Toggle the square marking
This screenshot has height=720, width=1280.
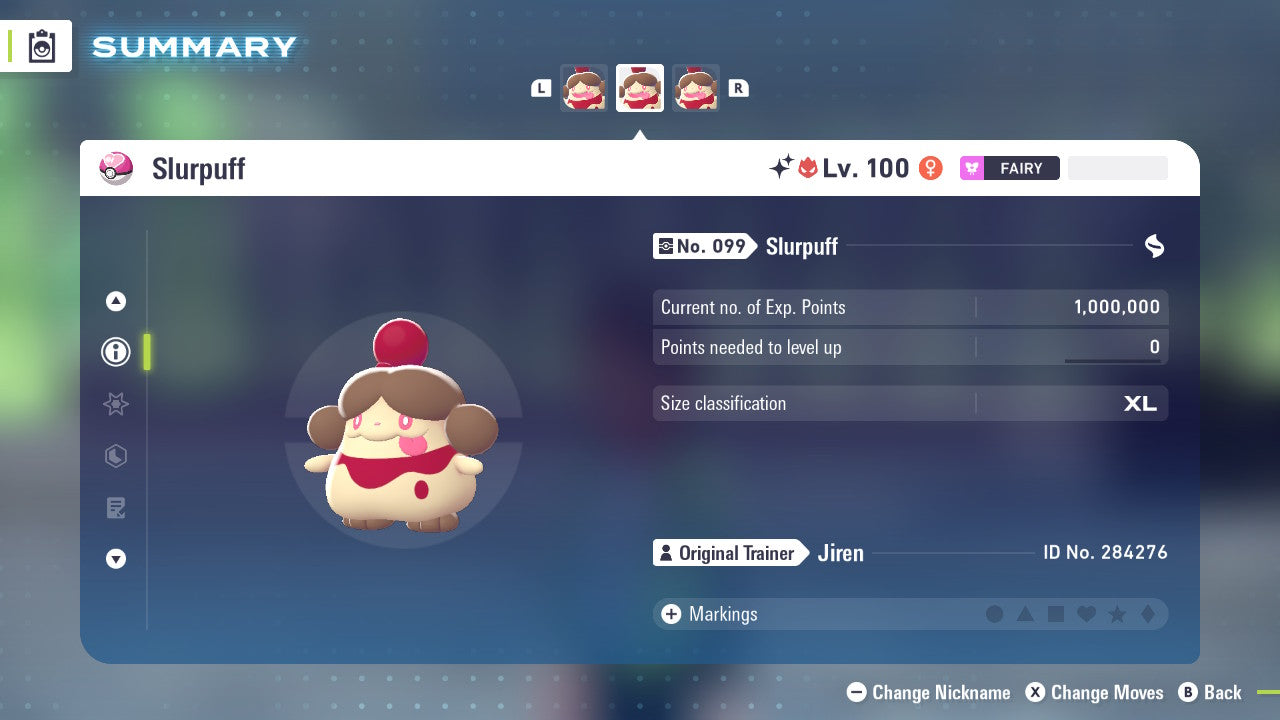tap(1056, 614)
